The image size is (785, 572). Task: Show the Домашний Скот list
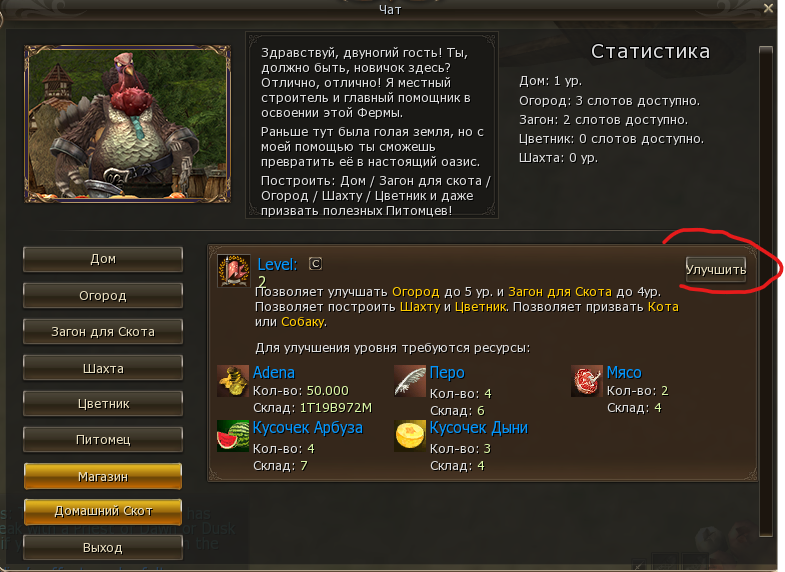[x=103, y=511]
